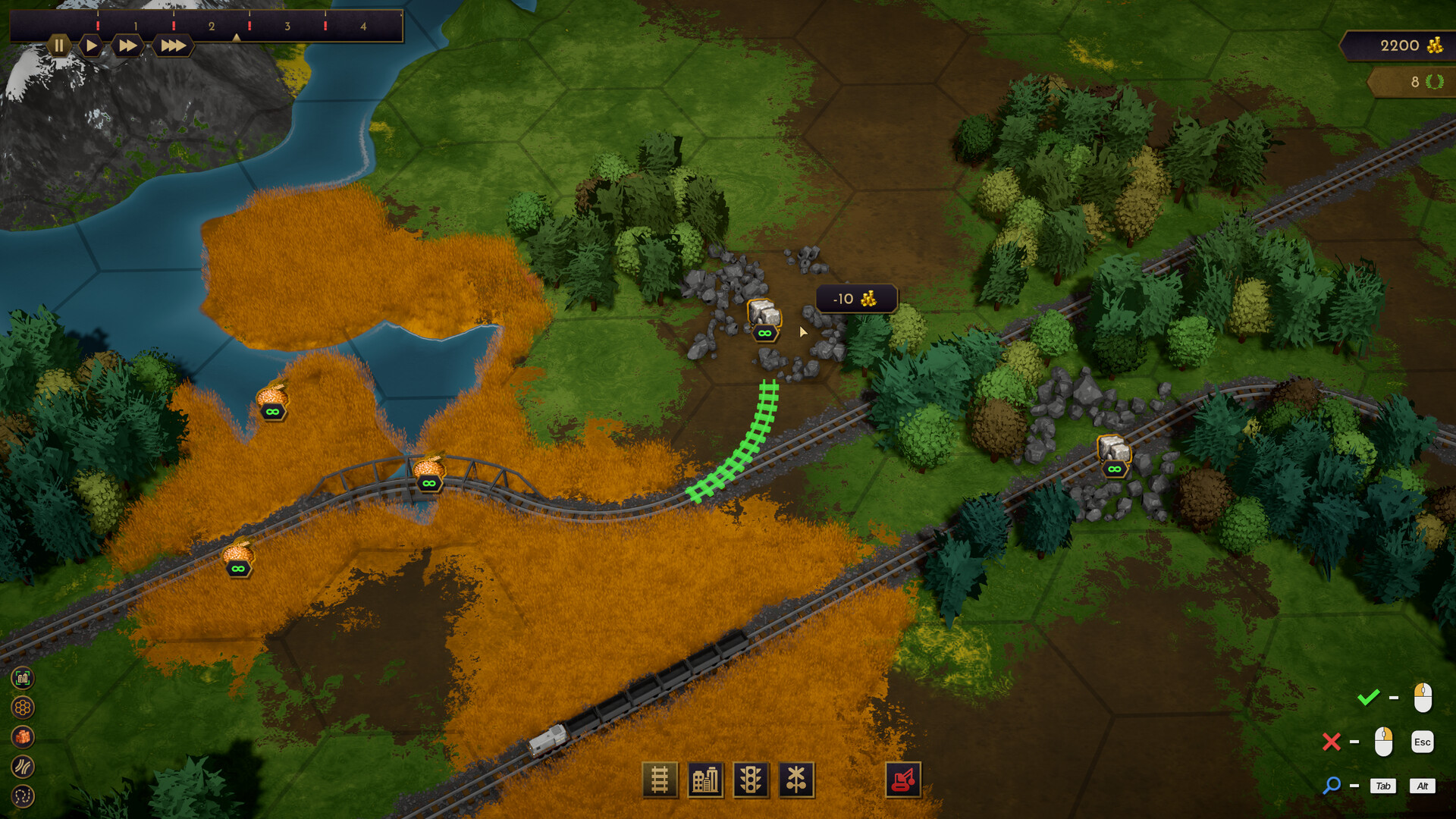Show the dashed route path overlay

click(x=23, y=796)
